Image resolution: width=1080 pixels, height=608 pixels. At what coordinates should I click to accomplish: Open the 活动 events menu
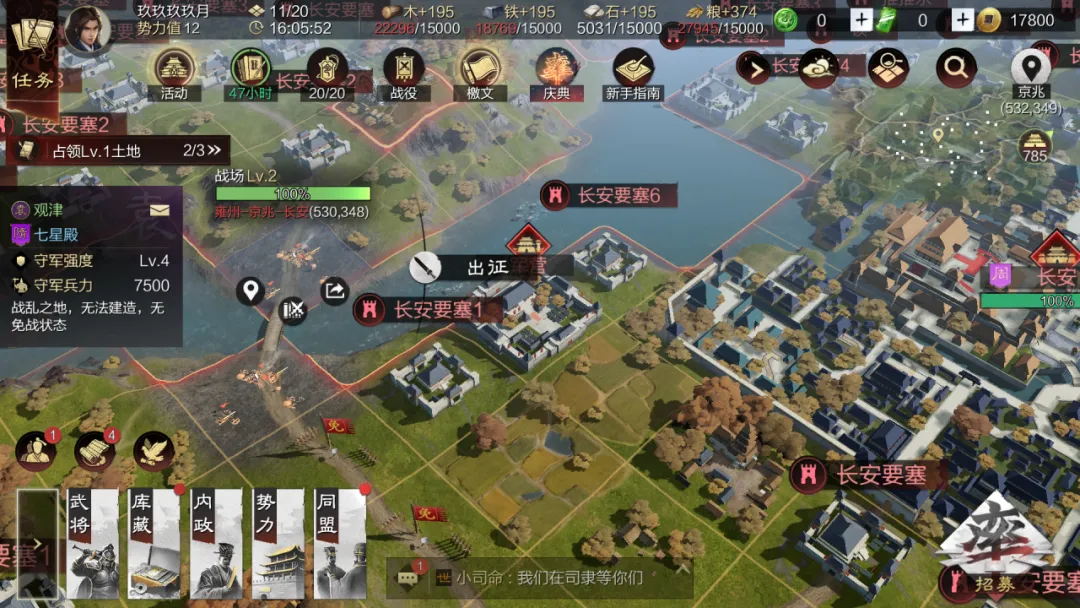(174, 72)
